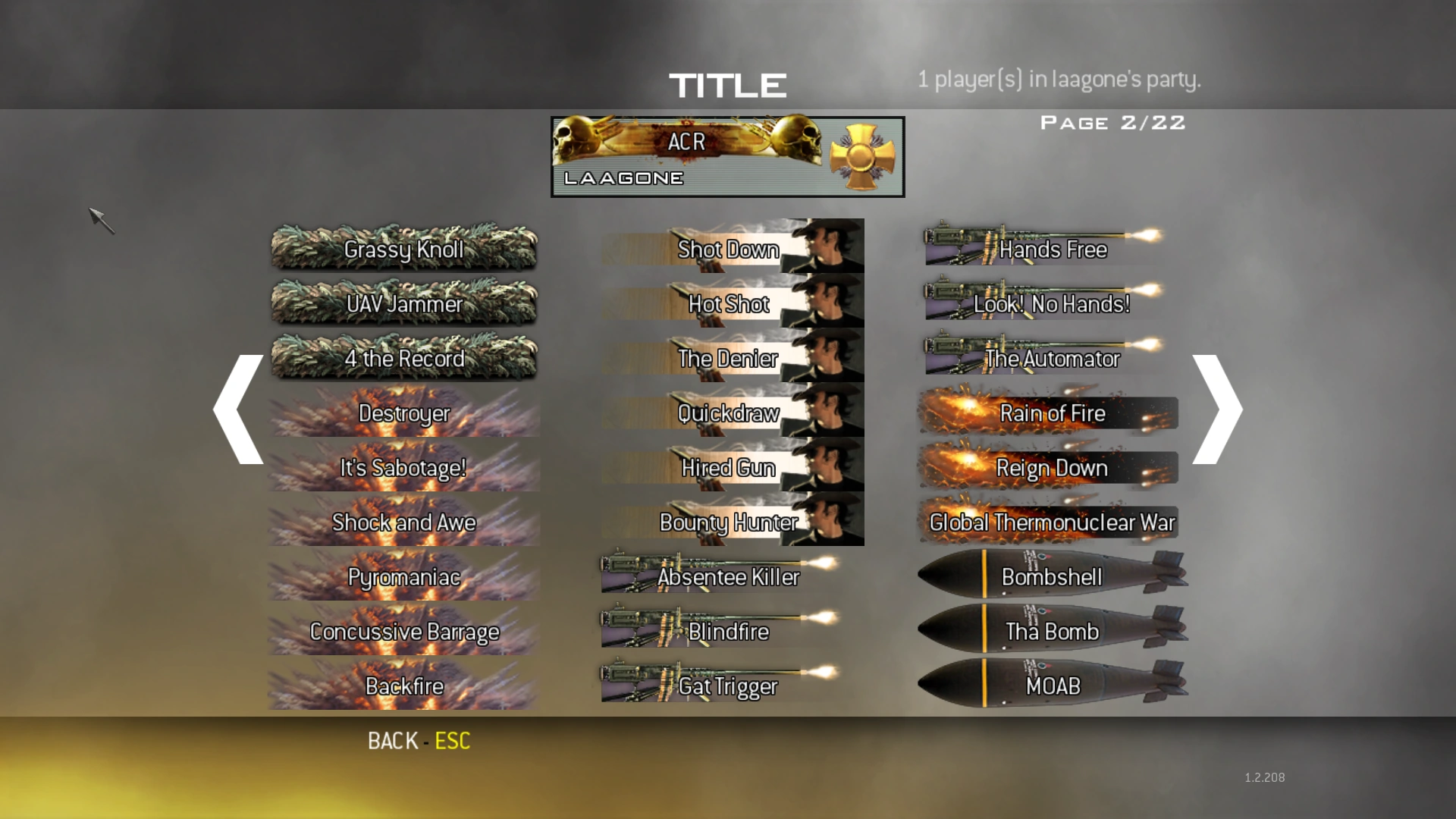Viewport: 1456px width, 819px height.
Task: Select the It's Sabotage! title
Action: click(403, 468)
